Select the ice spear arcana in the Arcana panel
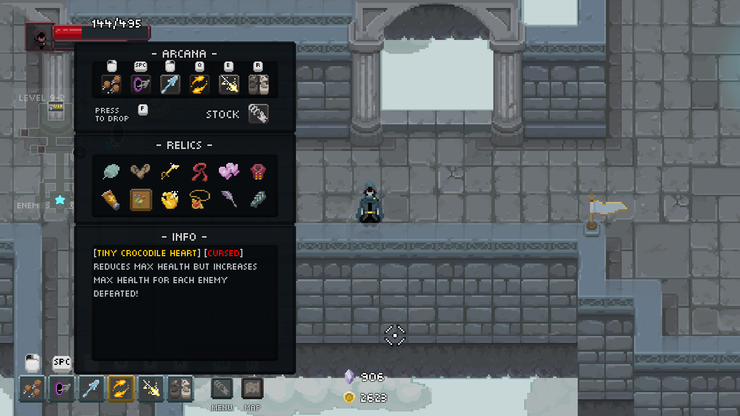The width and height of the screenshot is (740, 416). coord(170,84)
